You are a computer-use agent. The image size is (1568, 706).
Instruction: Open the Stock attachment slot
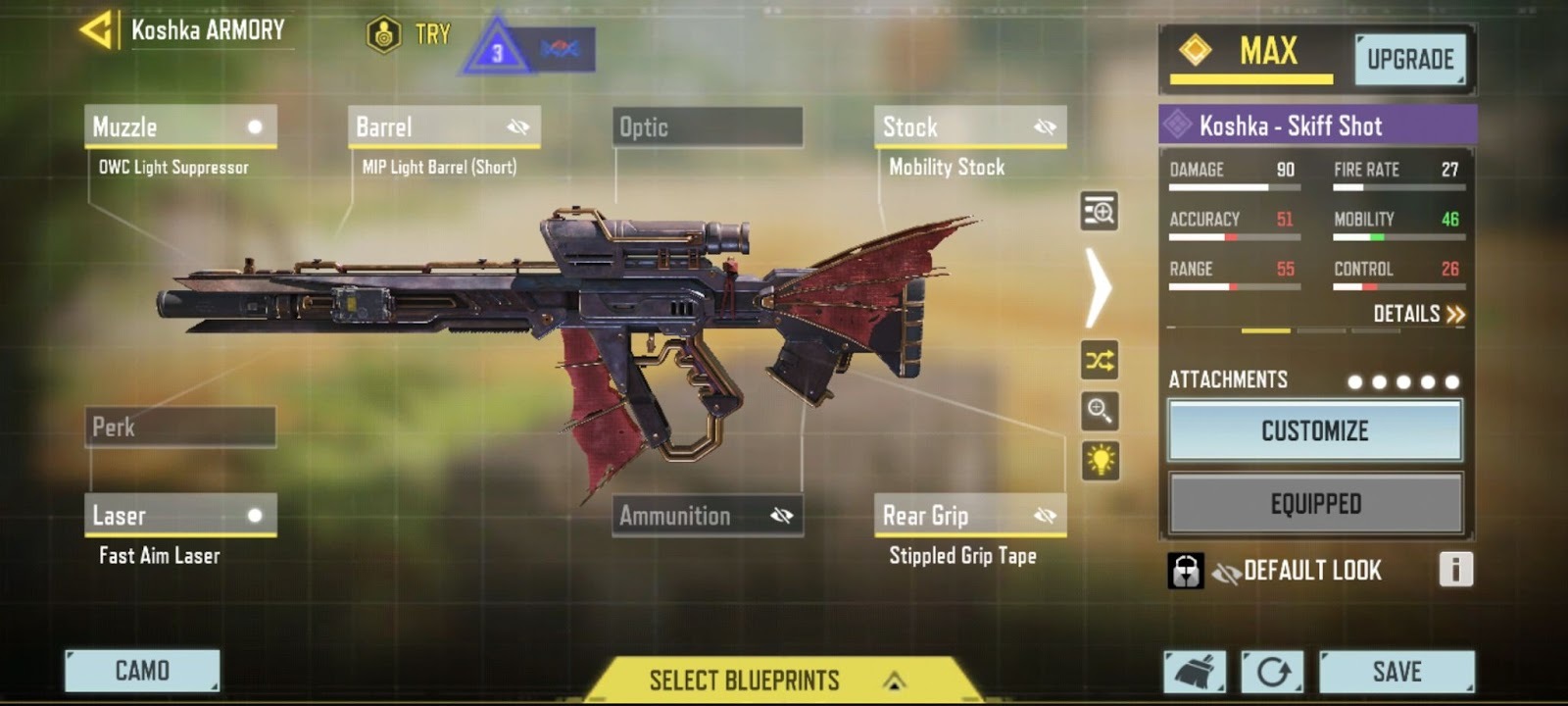(x=969, y=127)
